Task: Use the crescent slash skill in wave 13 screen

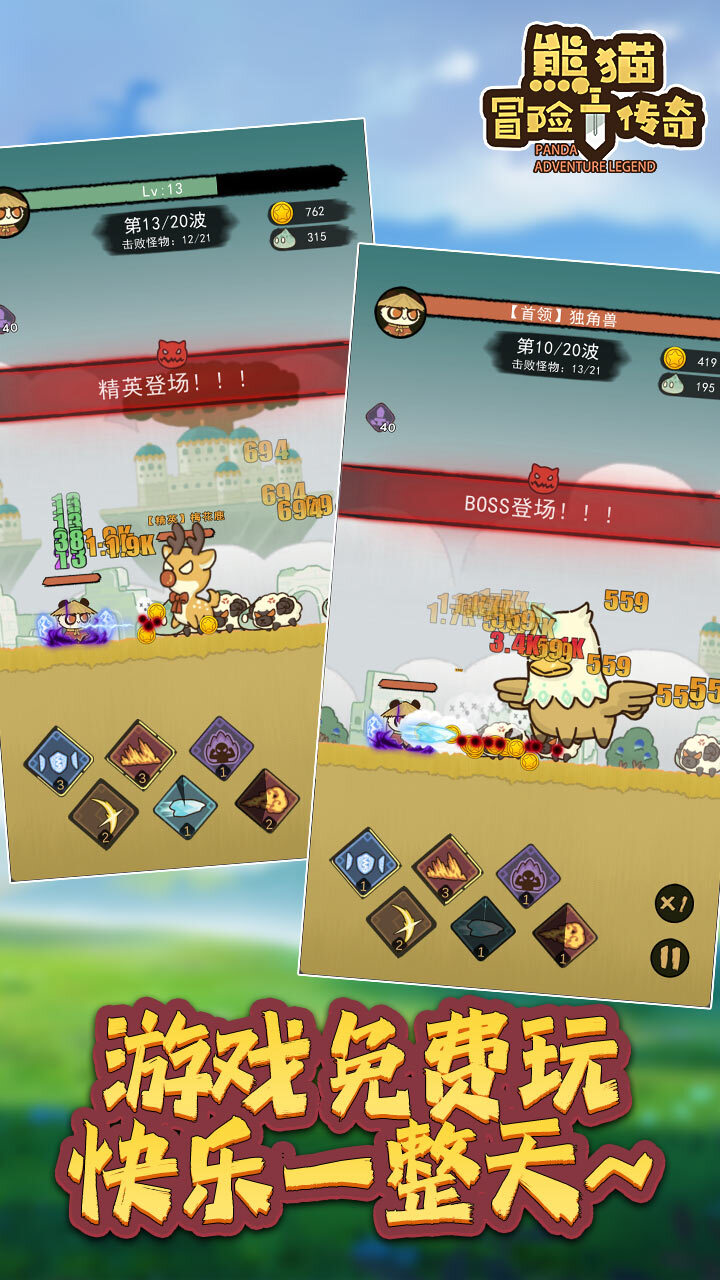Action: click(103, 813)
